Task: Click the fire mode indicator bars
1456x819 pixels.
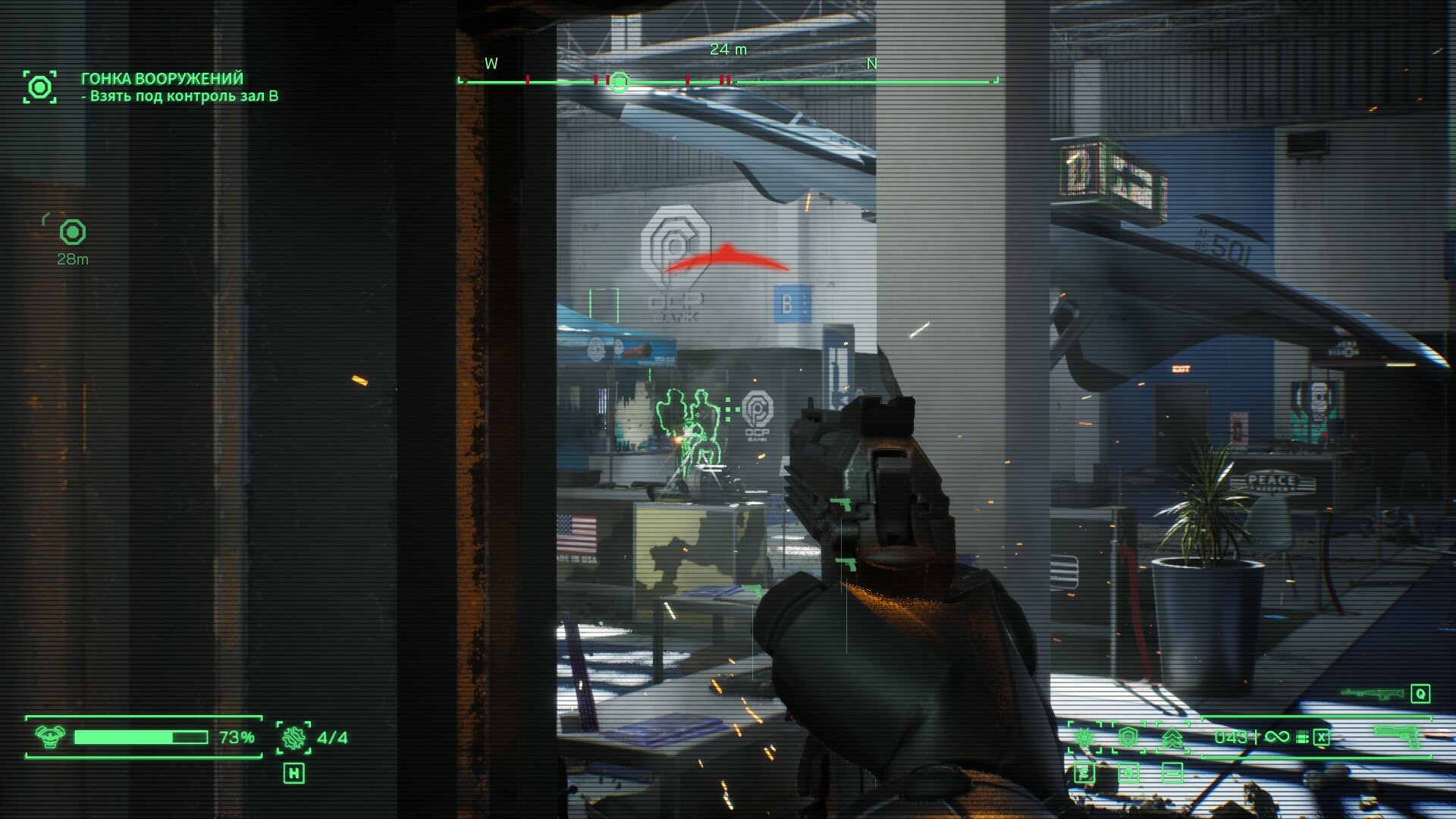Action: tap(1302, 737)
